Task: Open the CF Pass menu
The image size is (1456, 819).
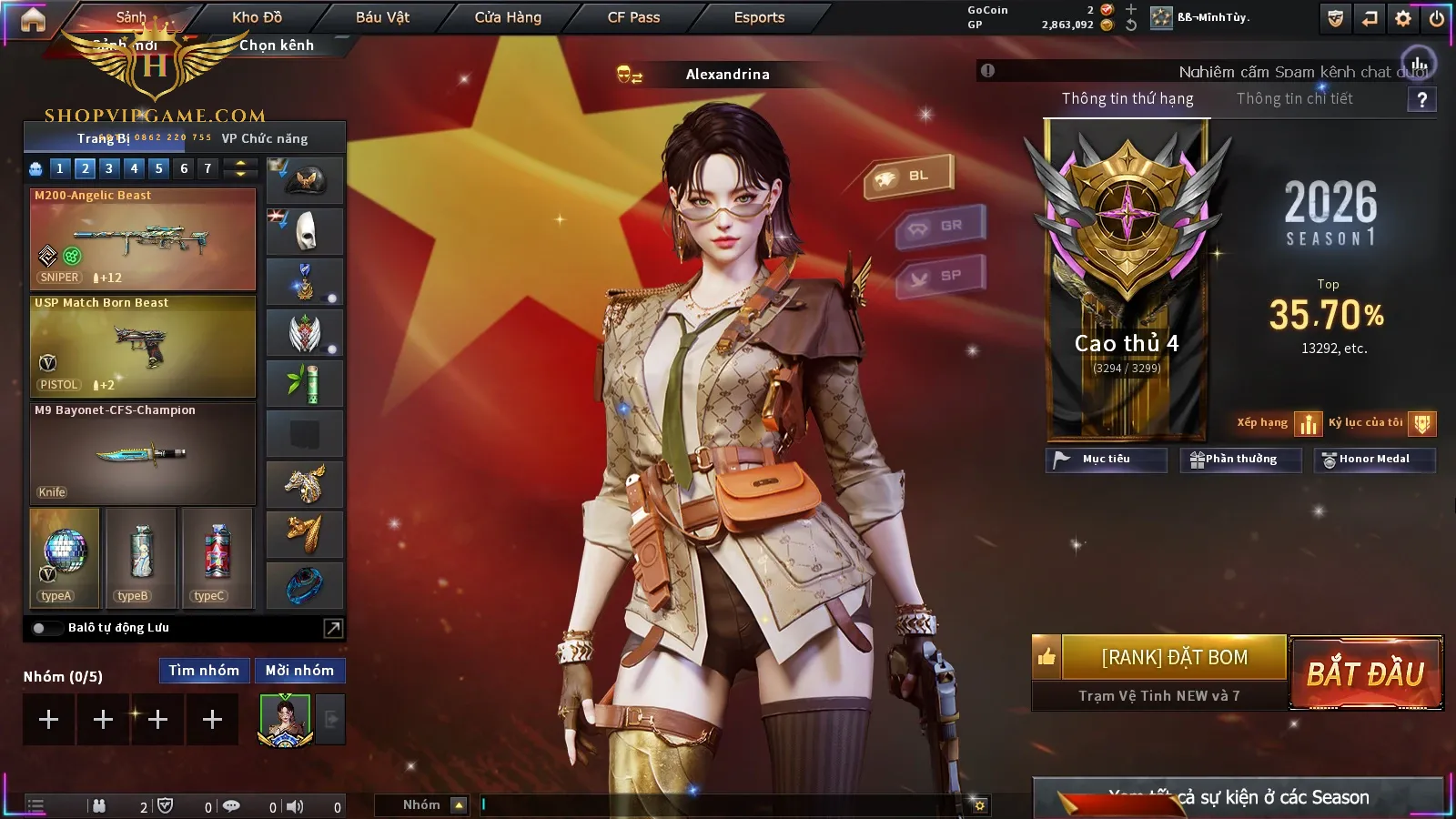Action: (x=633, y=17)
